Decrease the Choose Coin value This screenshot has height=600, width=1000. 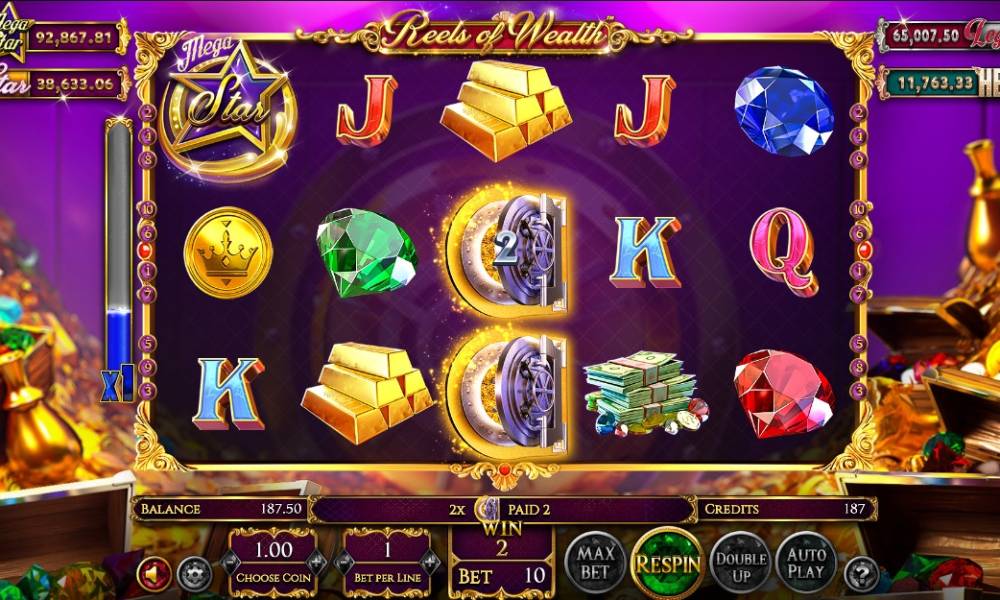point(232,563)
